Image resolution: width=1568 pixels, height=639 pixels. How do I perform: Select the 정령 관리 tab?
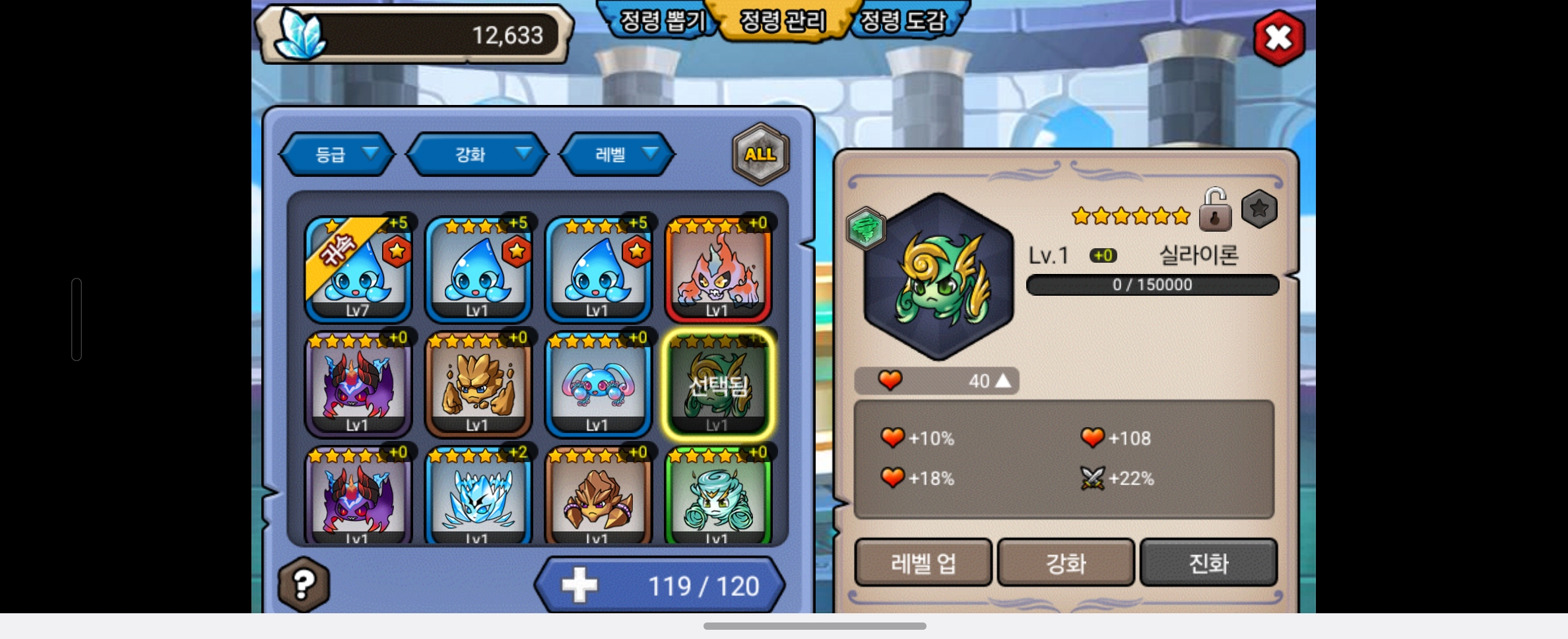point(783,21)
